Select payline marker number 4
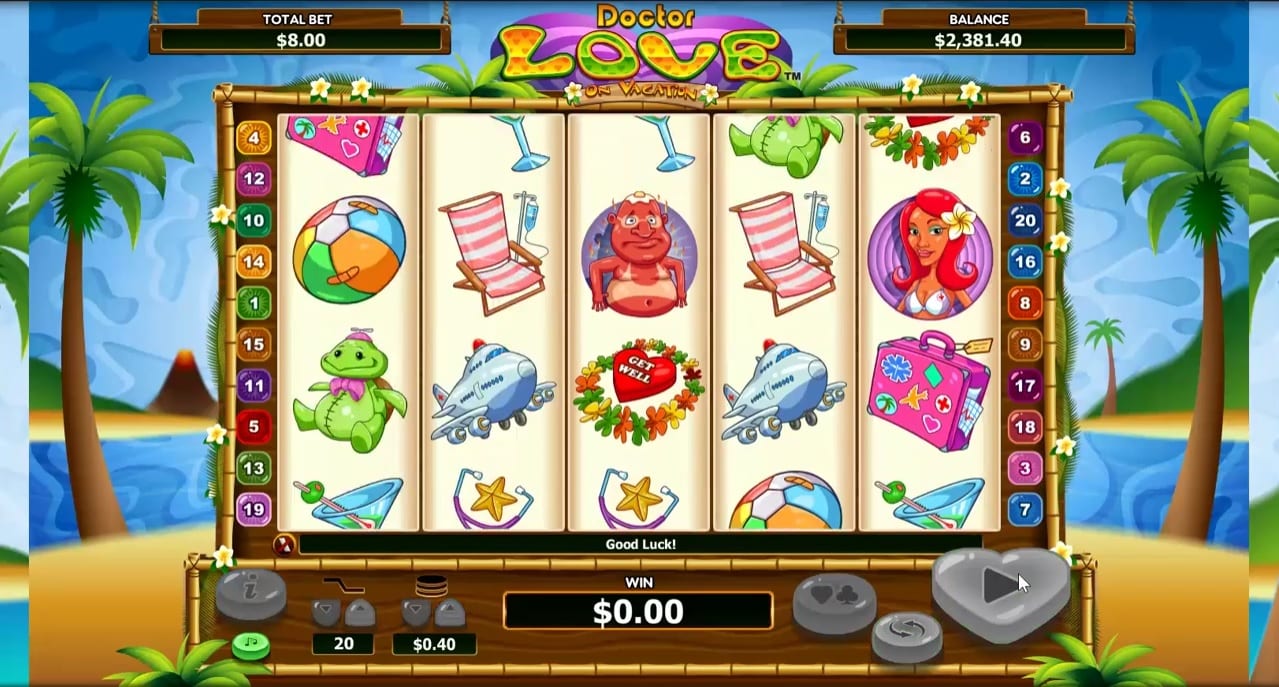Viewport: 1279px width, 687px height. point(253,138)
